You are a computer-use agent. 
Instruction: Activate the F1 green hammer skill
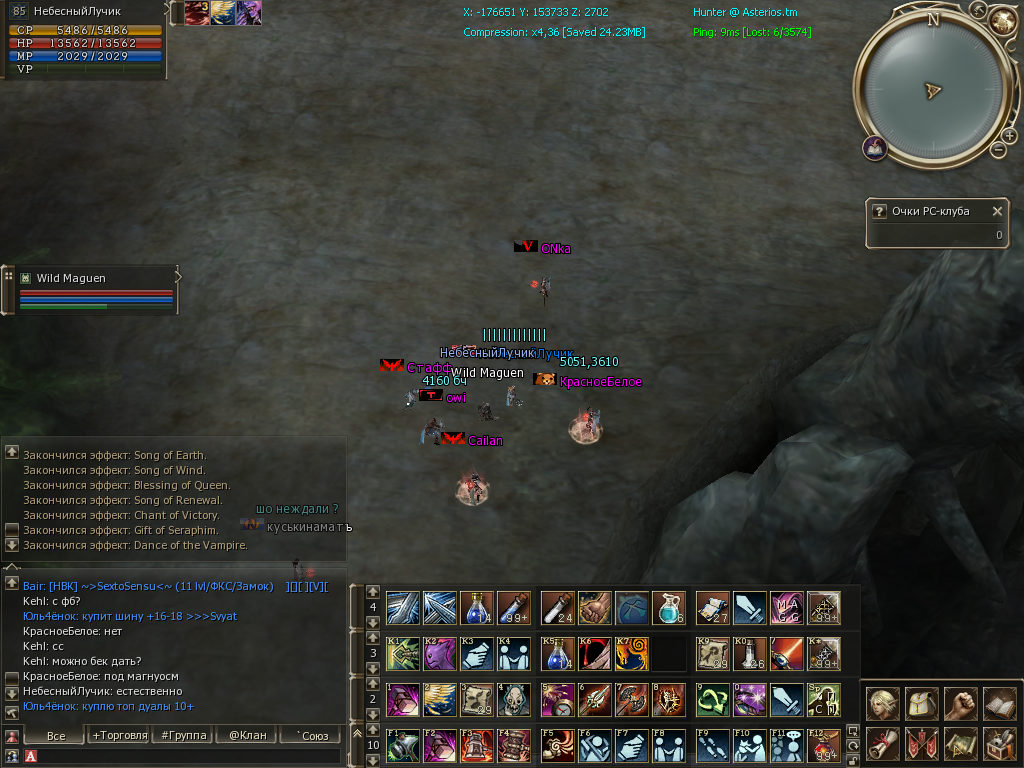[x=402, y=746]
